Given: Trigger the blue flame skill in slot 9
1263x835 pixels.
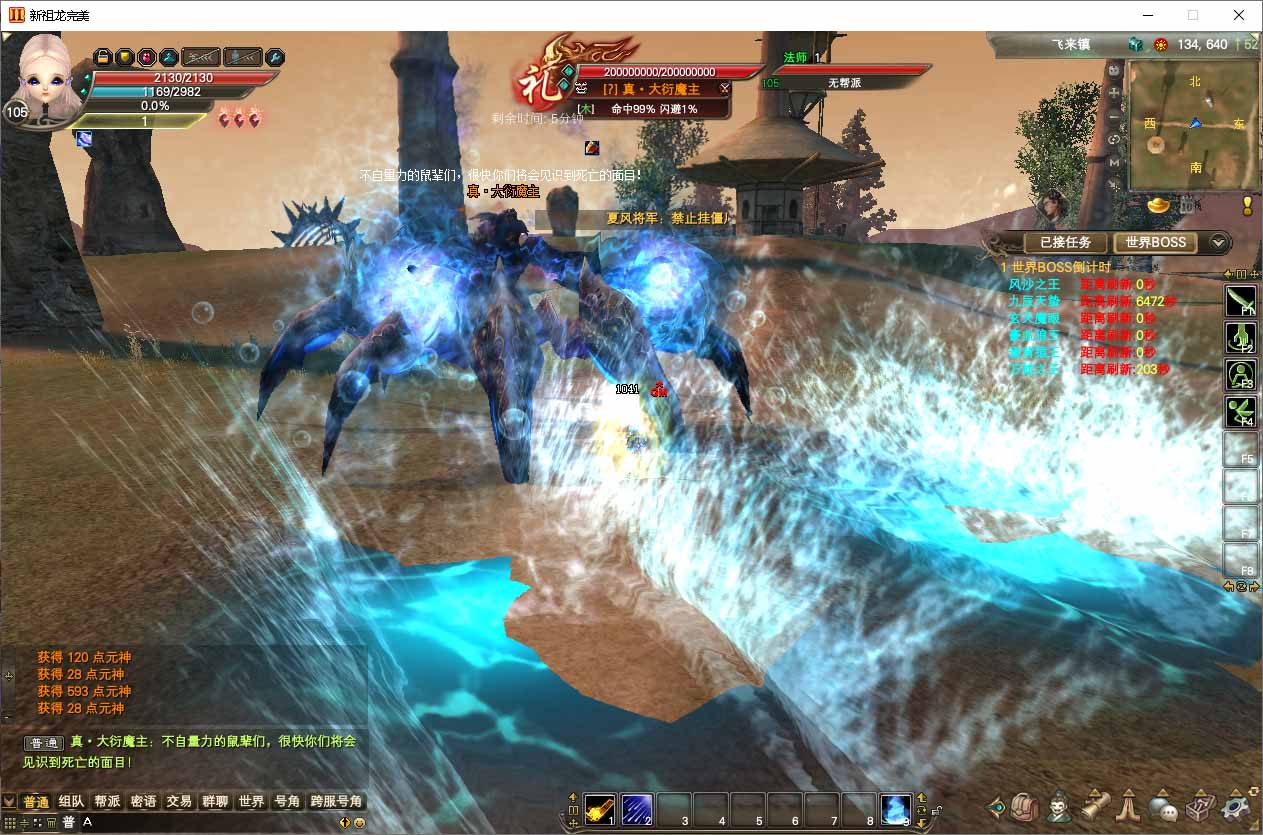Looking at the screenshot, I should (896, 807).
